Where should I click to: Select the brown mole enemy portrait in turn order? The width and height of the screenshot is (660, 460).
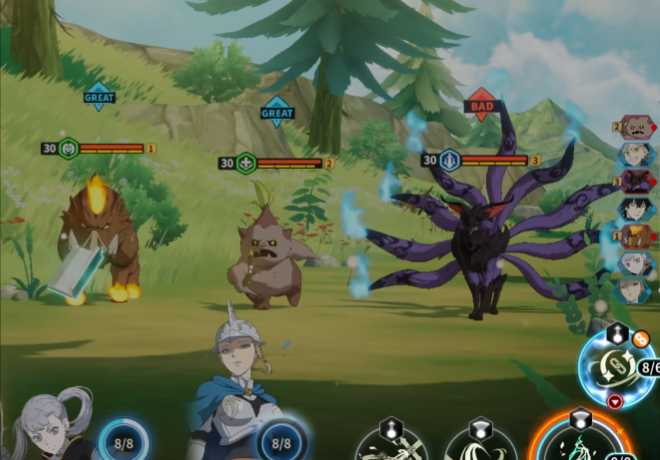point(637,127)
